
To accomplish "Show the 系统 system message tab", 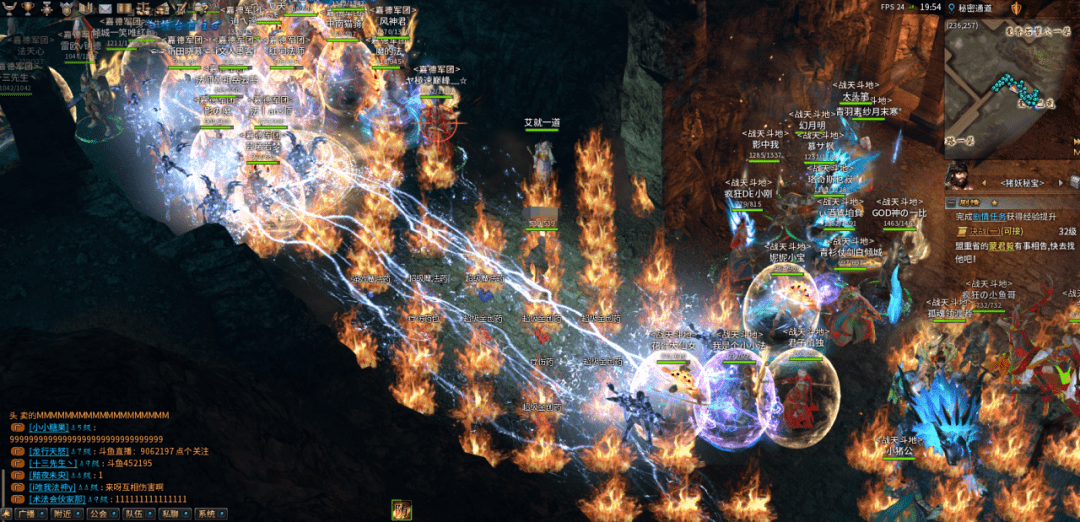I will click(x=206, y=513).
